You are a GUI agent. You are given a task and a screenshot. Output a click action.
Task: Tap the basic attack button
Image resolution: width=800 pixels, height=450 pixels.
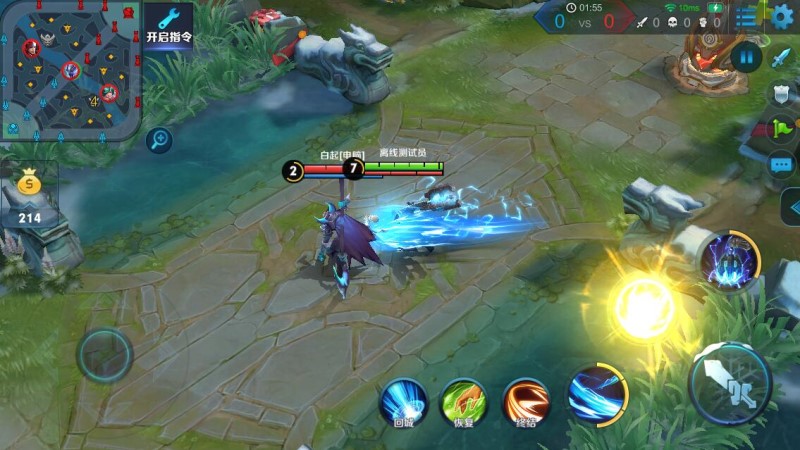(731, 383)
